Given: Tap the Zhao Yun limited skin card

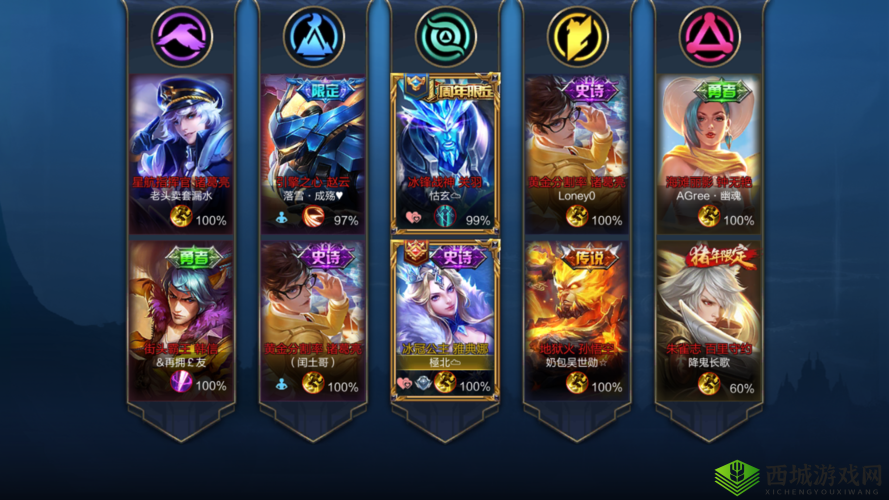Looking at the screenshot, I should click(313, 150).
